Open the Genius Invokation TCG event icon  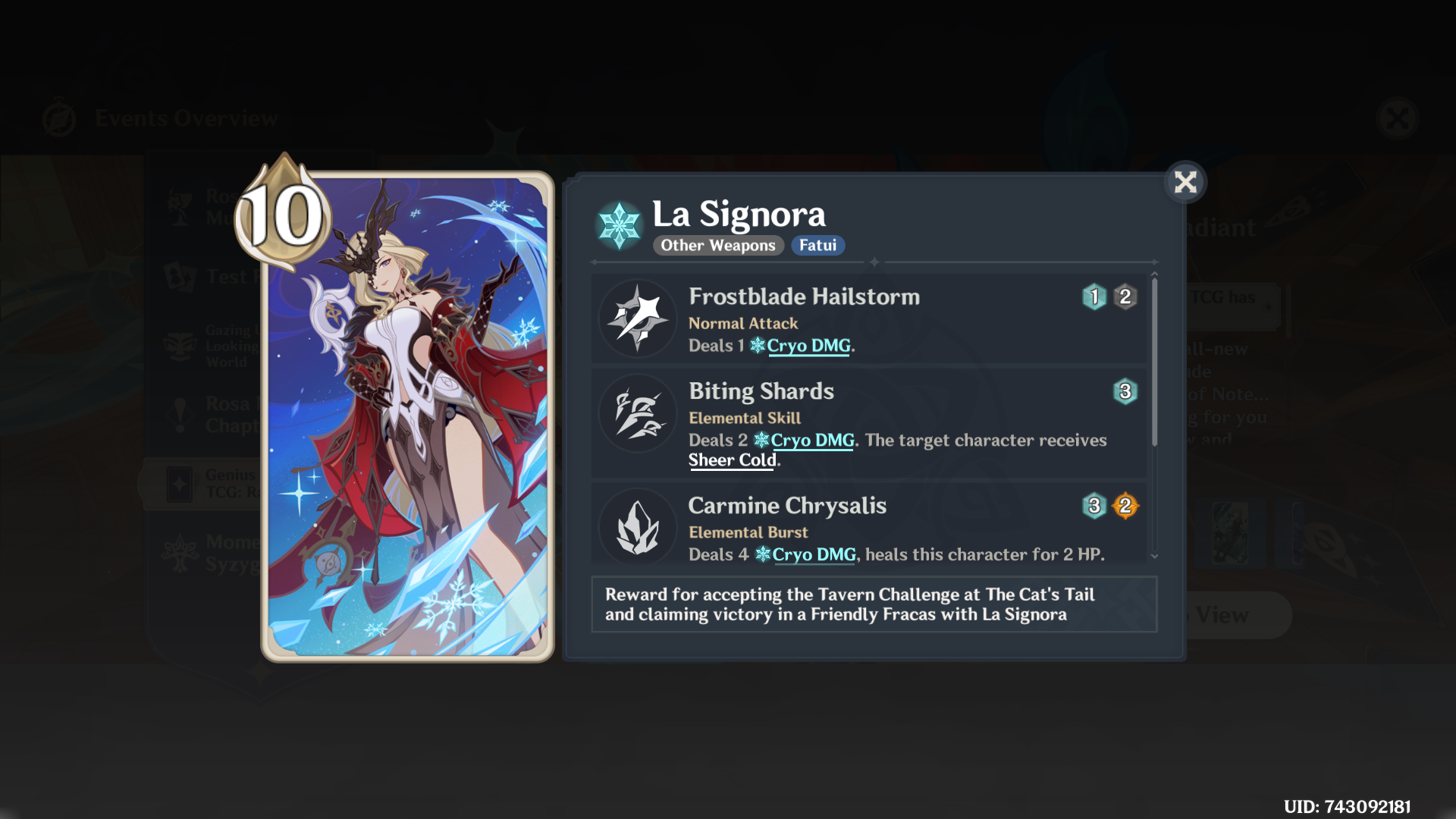180,483
